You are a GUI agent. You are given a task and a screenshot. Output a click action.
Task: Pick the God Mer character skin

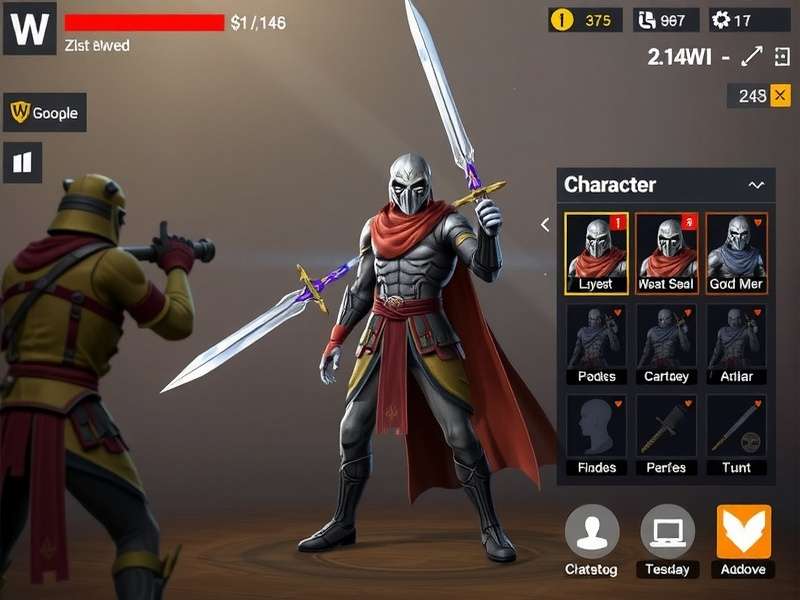(x=736, y=253)
